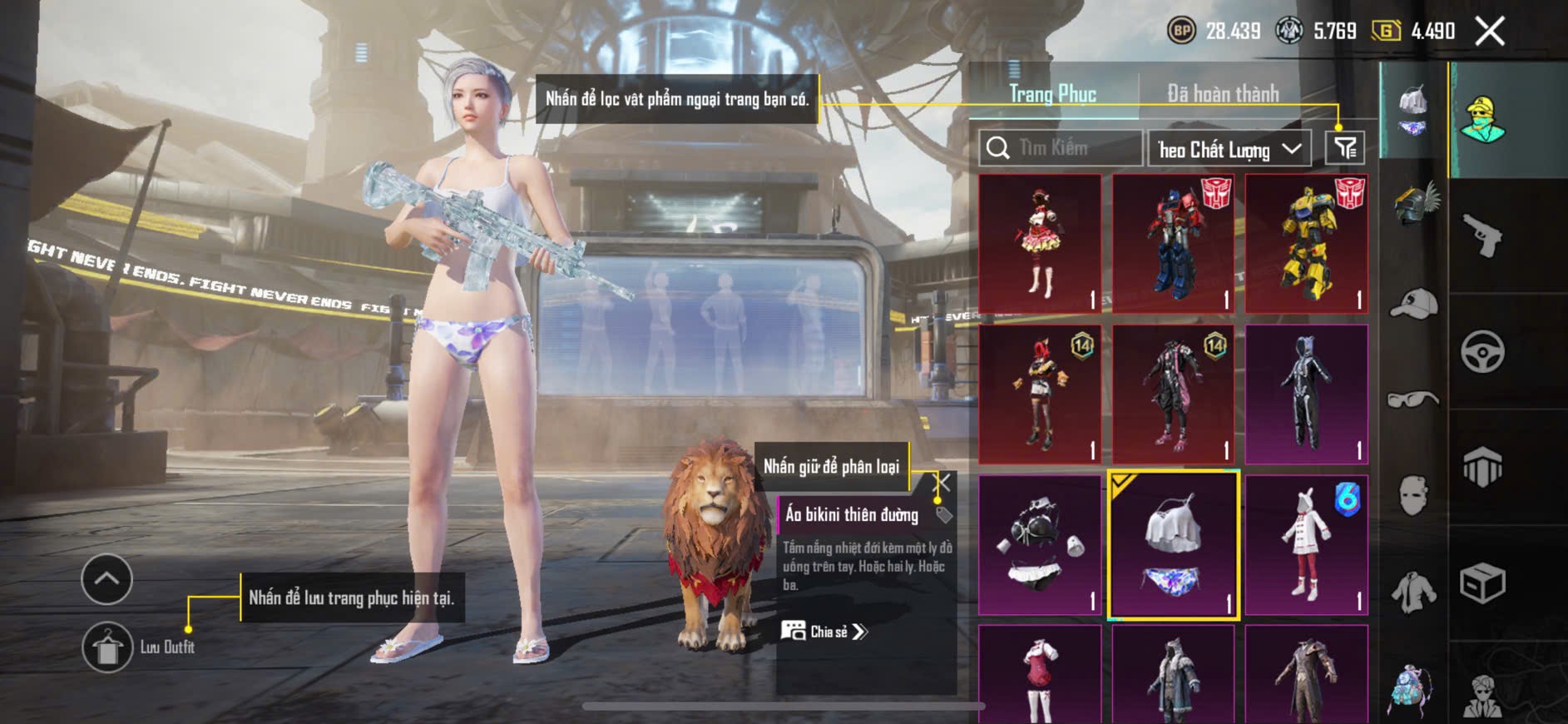
Task: Expand the up-arrow circle button
Action: coord(106,579)
